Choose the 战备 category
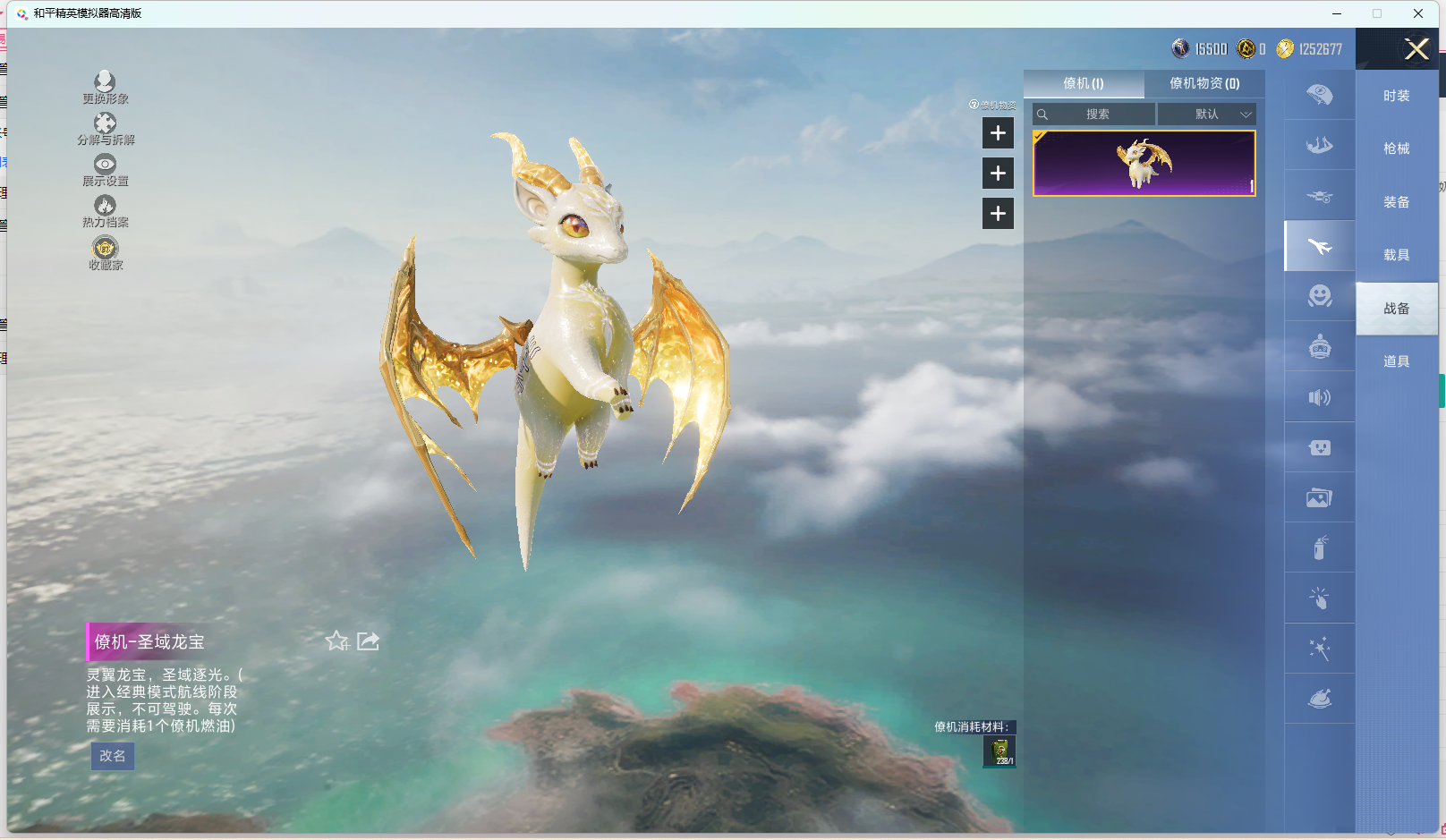This screenshot has height=840, width=1446. [x=1396, y=309]
